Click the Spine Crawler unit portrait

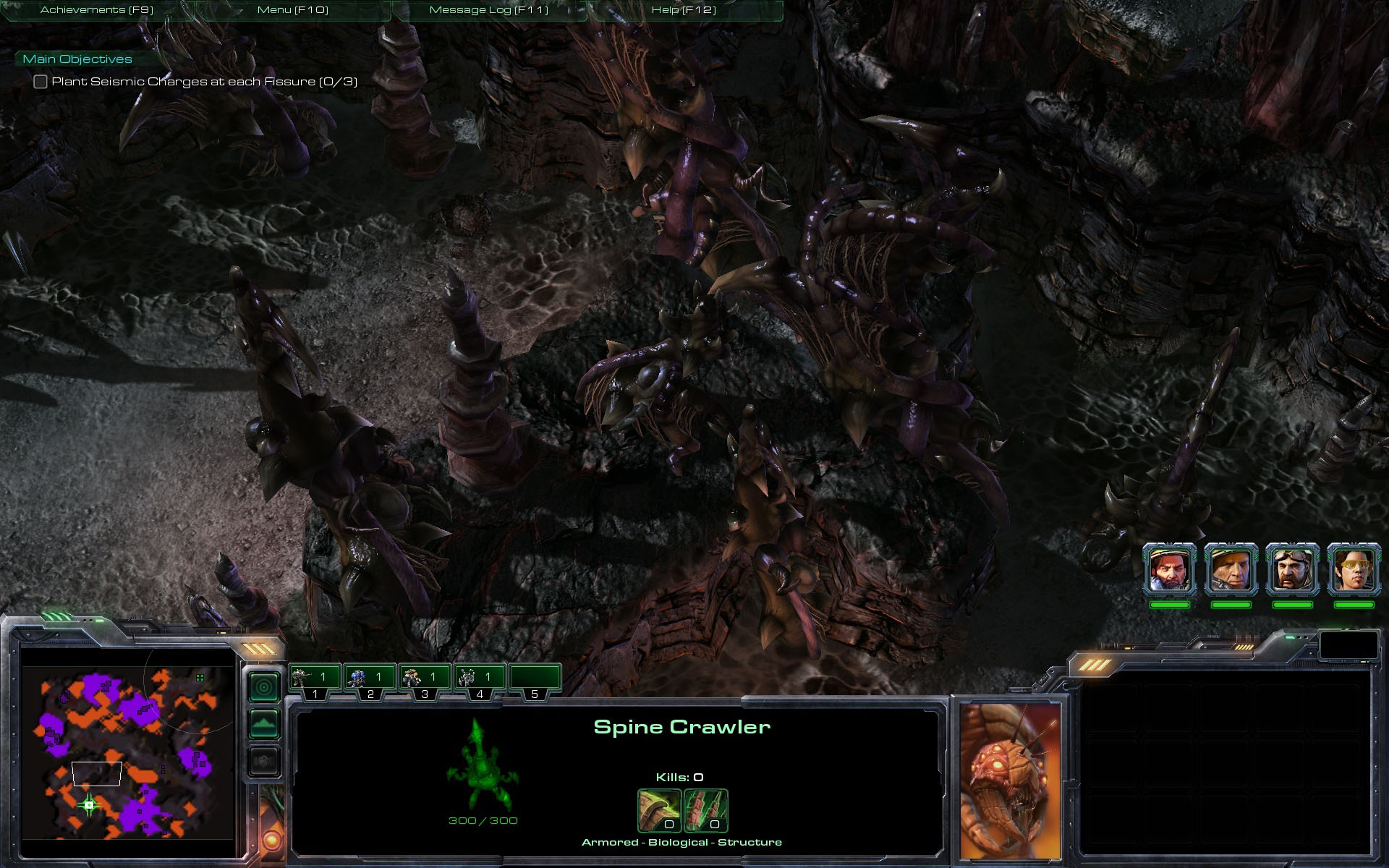pyautogui.click(x=1011, y=780)
